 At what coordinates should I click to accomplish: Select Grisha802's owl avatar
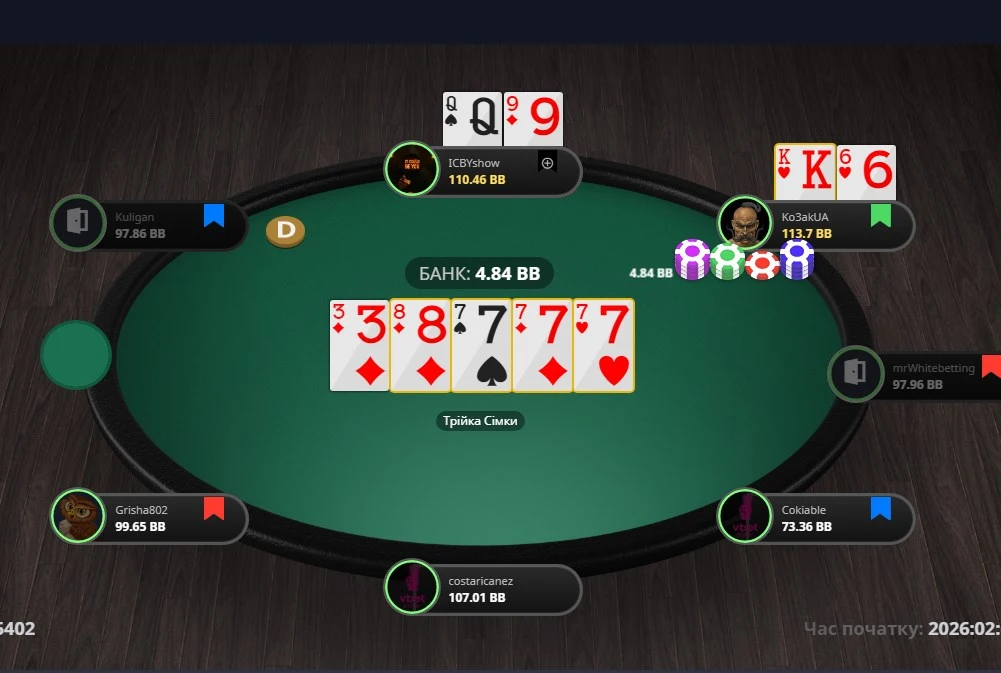point(78,516)
